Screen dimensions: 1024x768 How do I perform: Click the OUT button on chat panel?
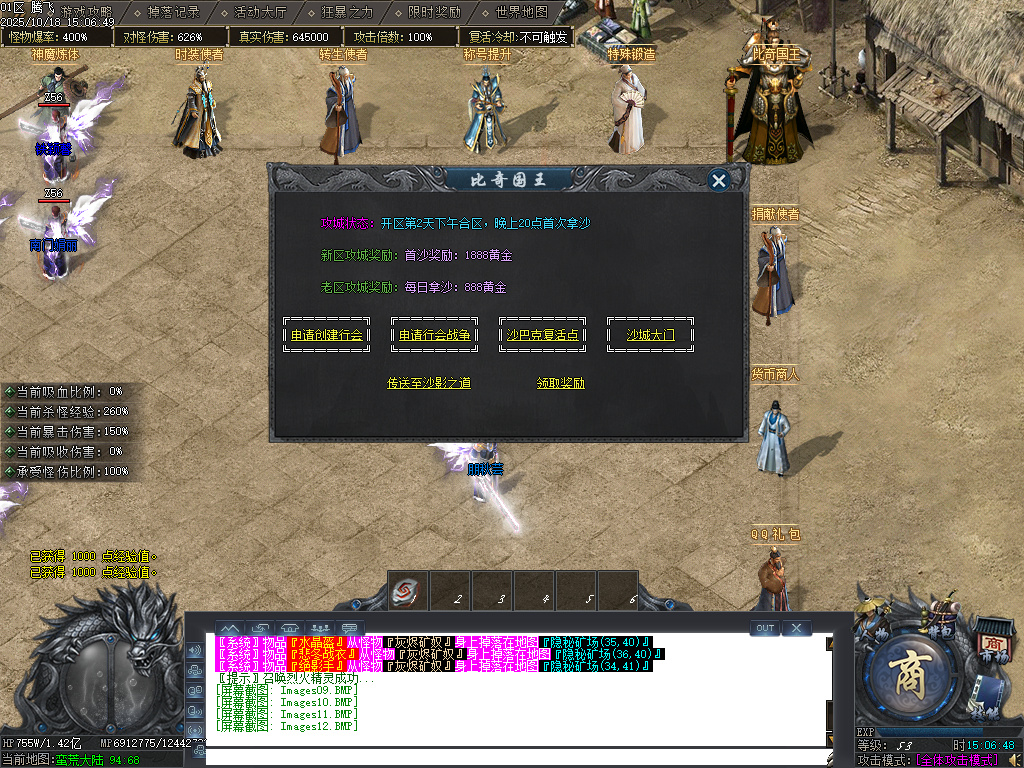(765, 628)
